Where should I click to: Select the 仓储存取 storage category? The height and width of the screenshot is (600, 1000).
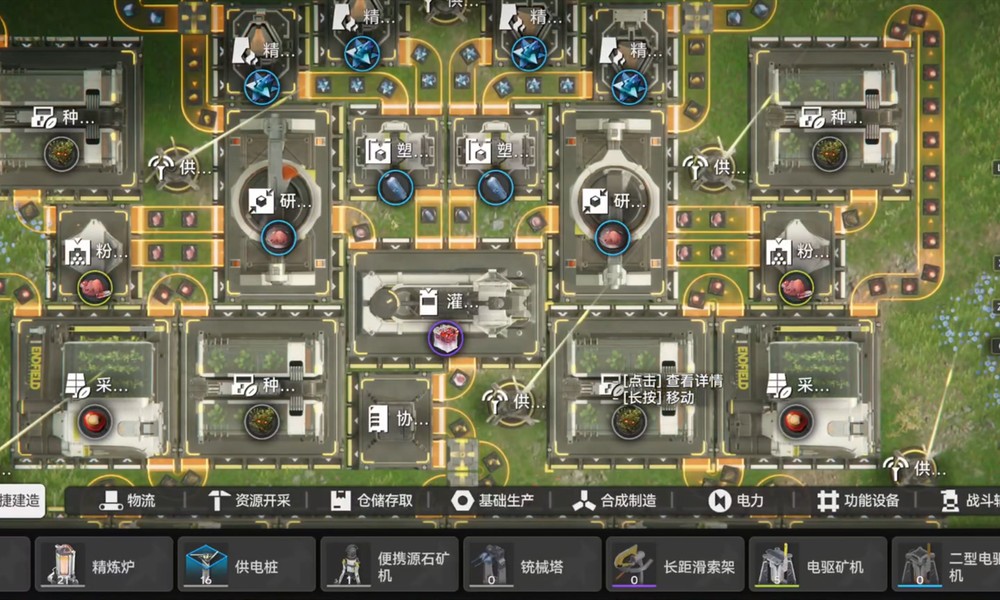(x=371, y=501)
